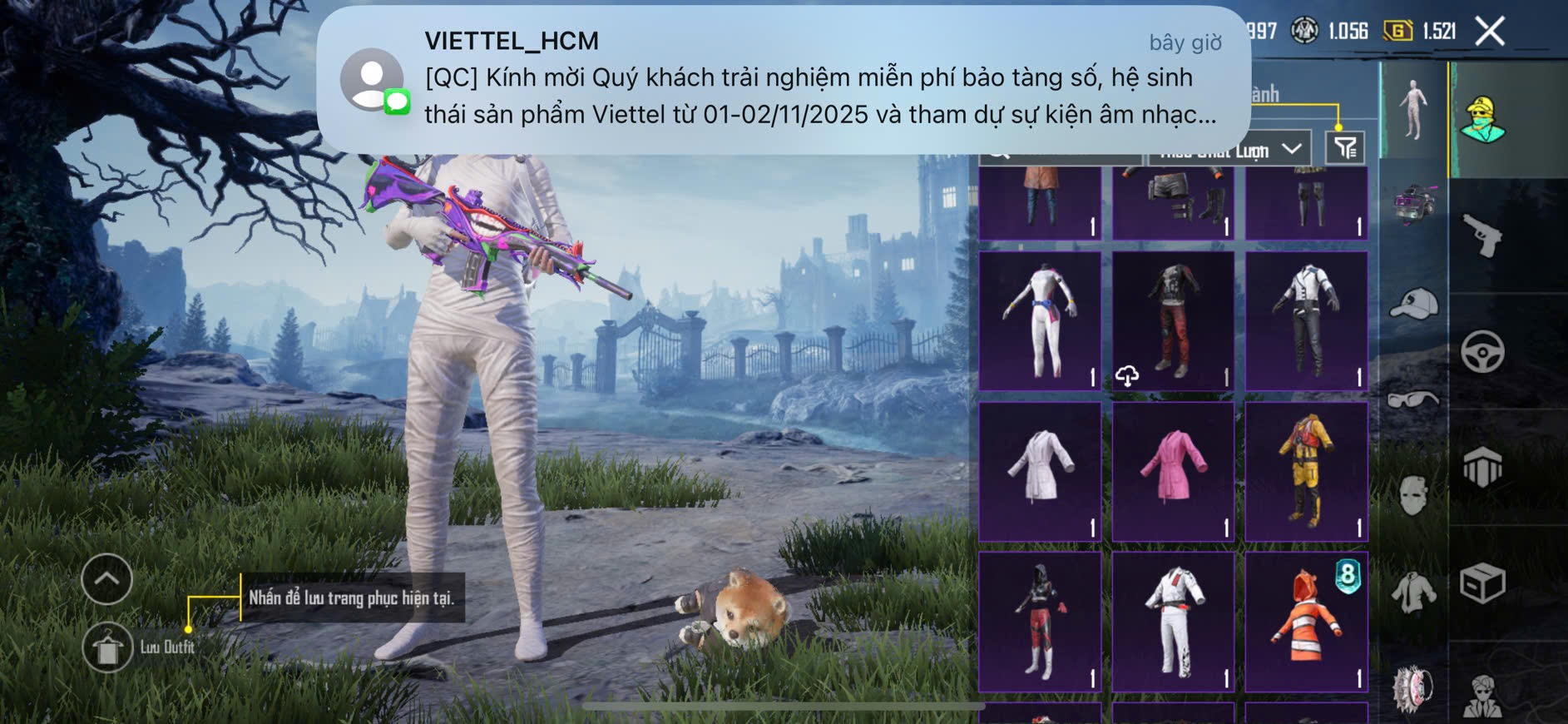
Task: Switch to the pistol weapons category
Action: pos(1482,236)
